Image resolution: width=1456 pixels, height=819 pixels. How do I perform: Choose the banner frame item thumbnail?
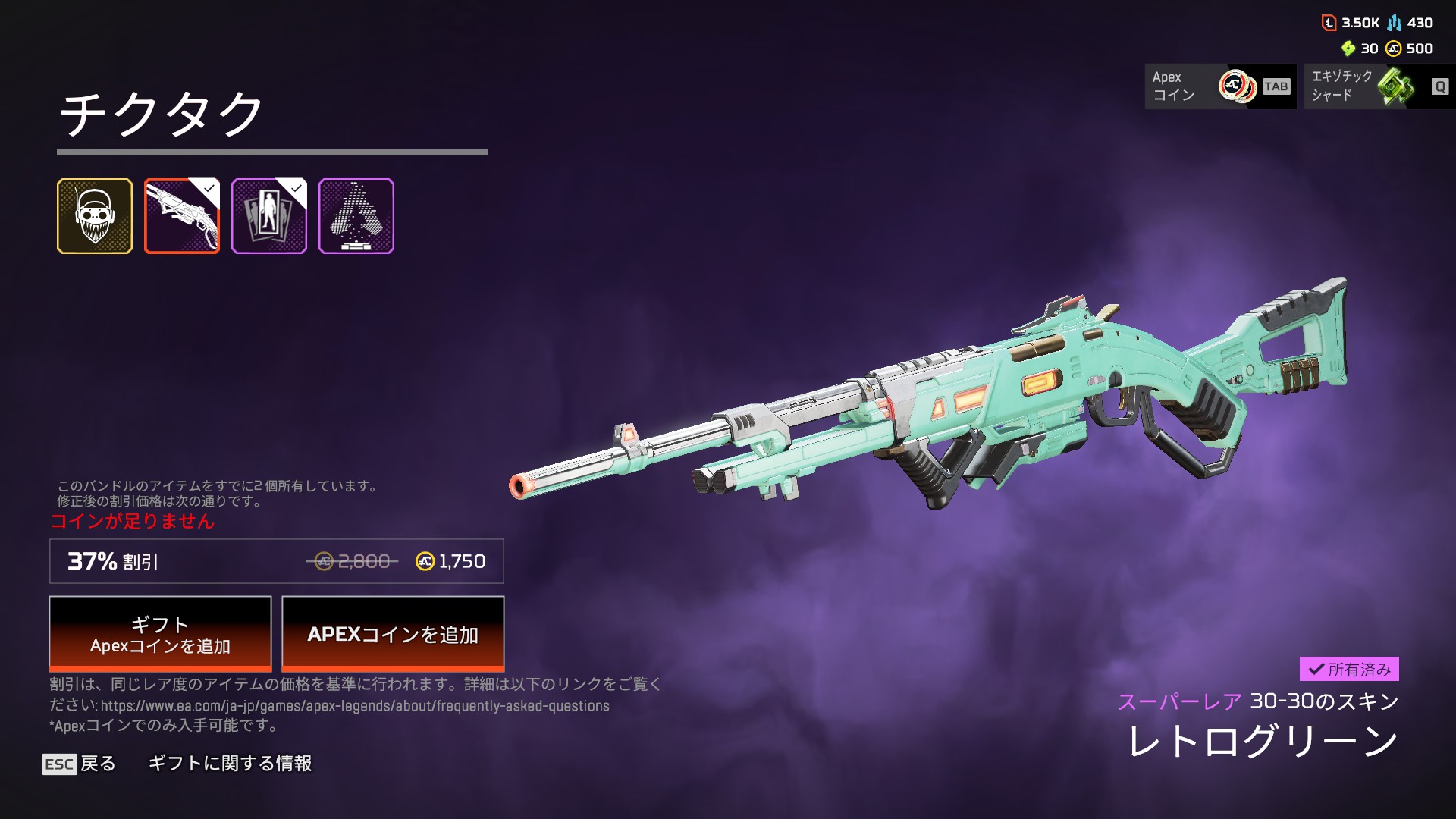point(269,216)
